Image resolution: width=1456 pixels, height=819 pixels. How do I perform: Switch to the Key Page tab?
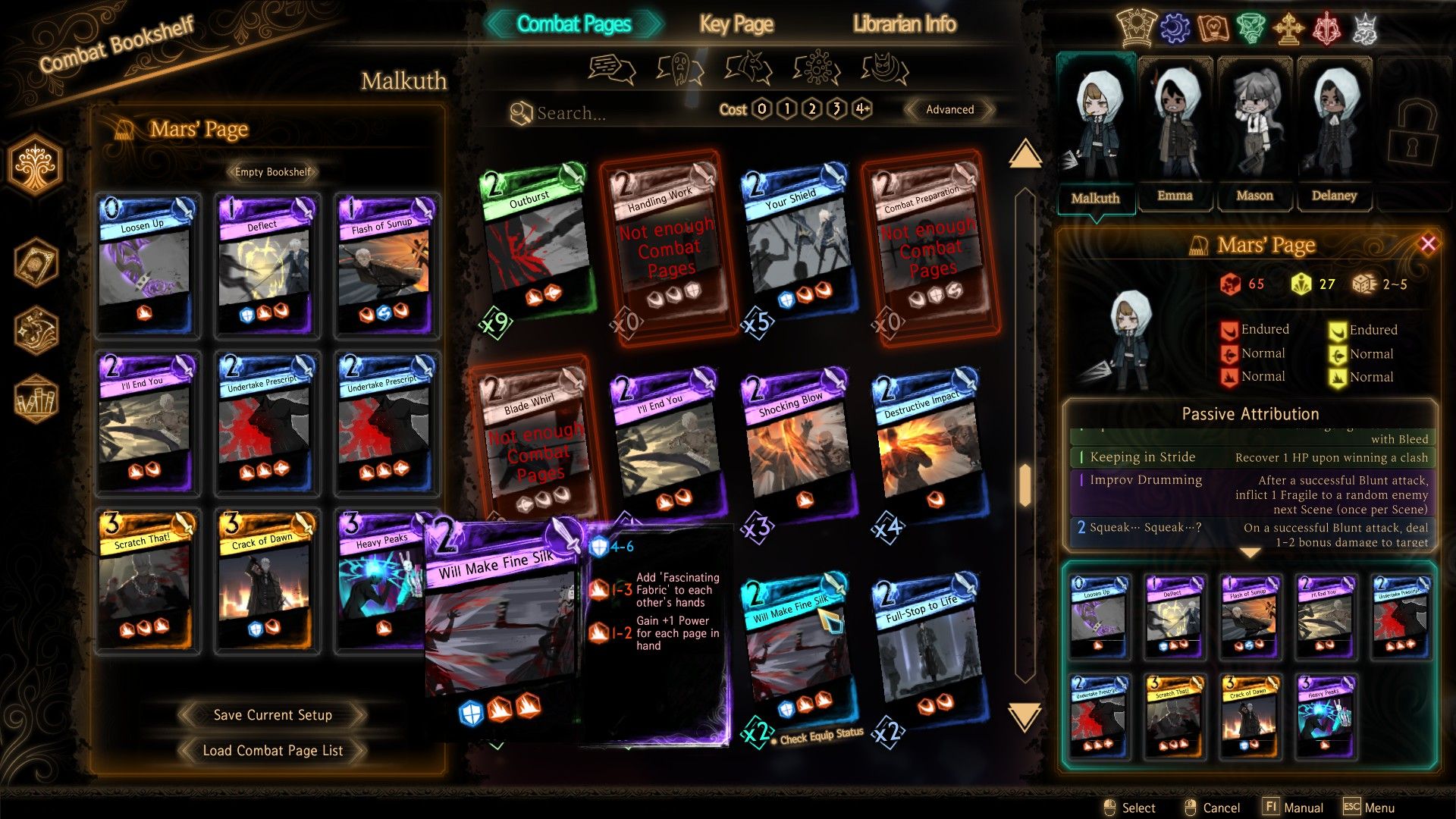[x=736, y=24]
